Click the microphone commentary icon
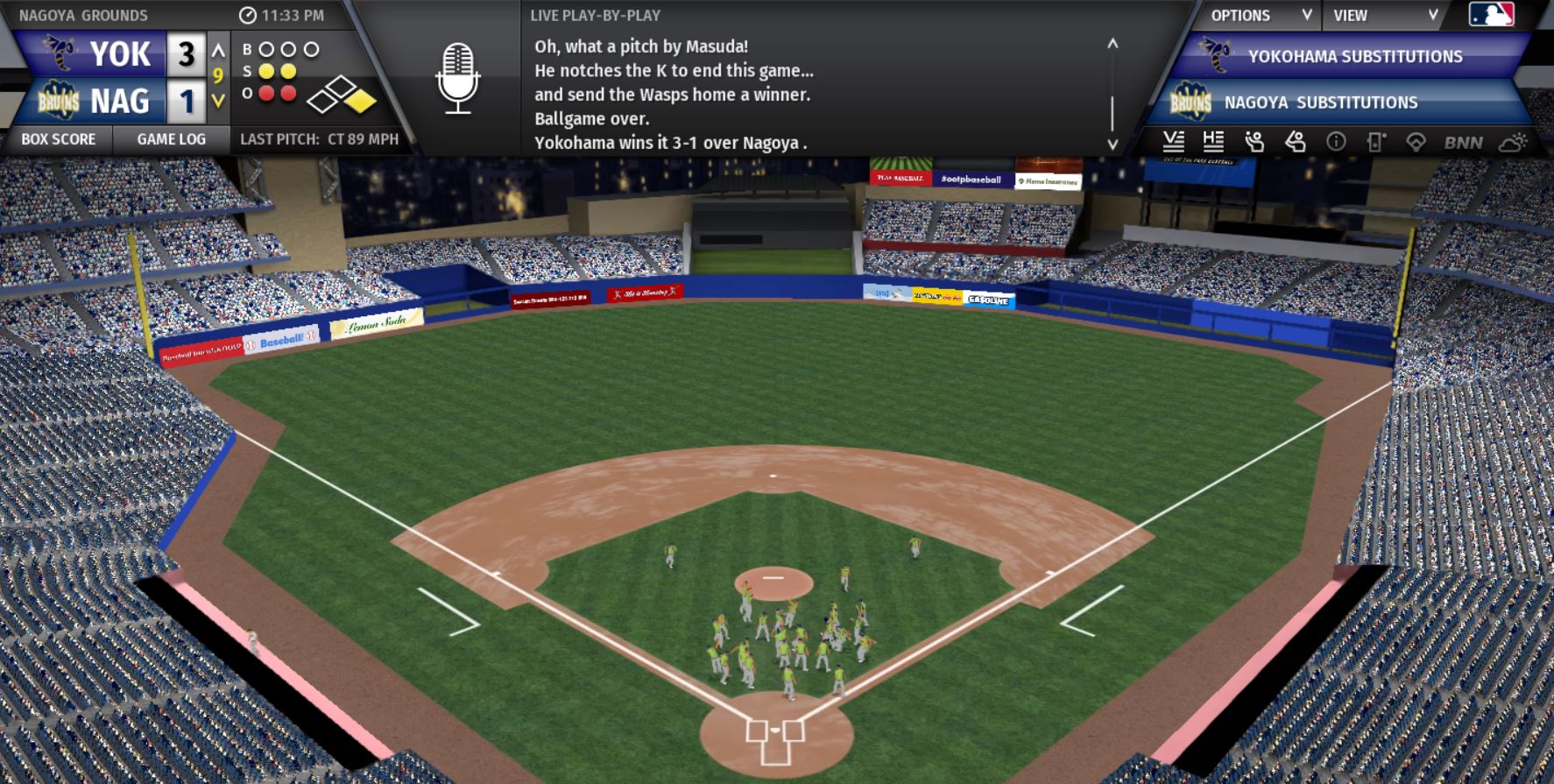The height and width of the screenshot is (784, 1554). pyautogui.click(x=457, y=79)
